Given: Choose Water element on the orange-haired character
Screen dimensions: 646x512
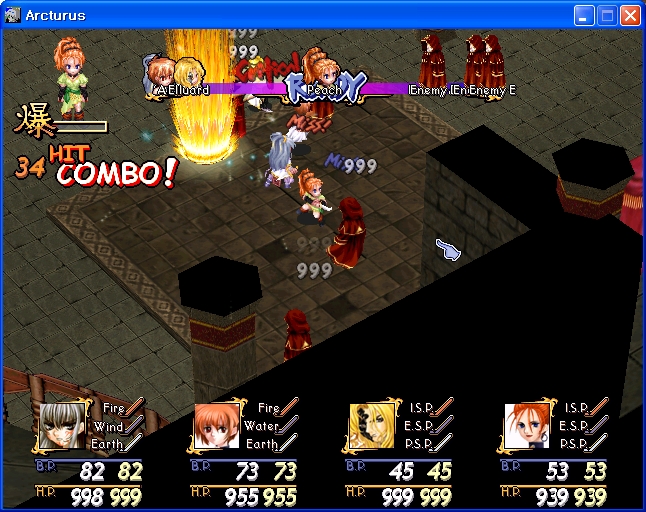Looking at the screenshot, I should coord(265,427).
